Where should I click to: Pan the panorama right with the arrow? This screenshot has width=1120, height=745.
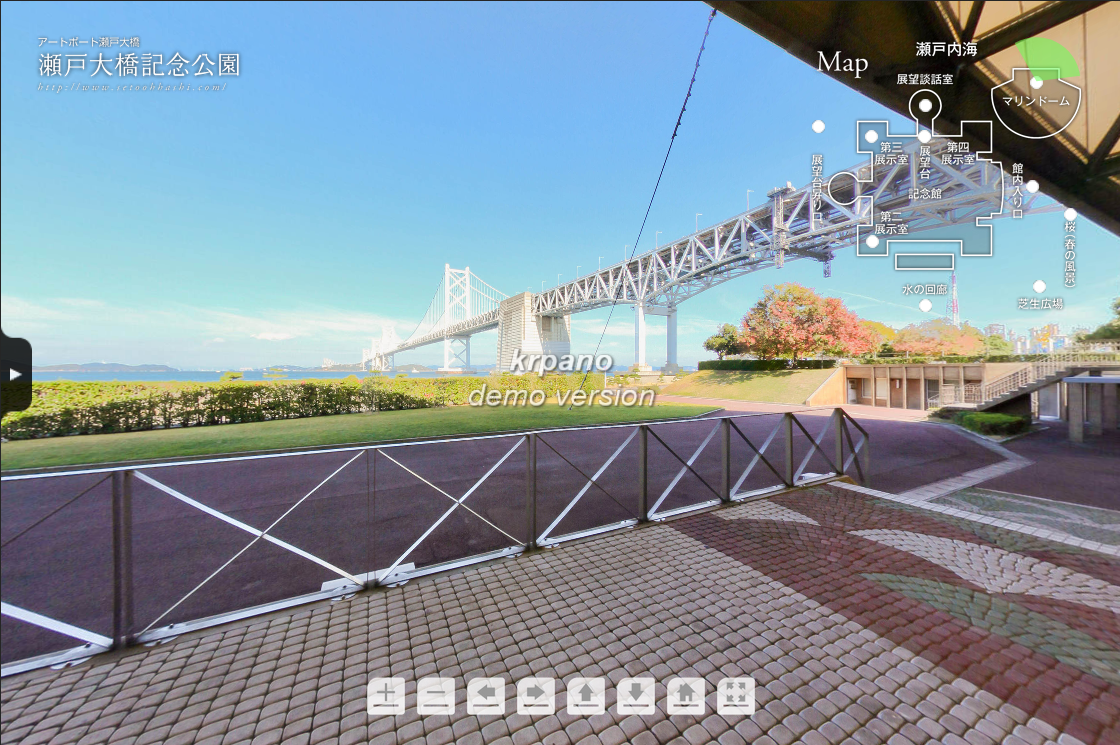(x=536, y=695)
